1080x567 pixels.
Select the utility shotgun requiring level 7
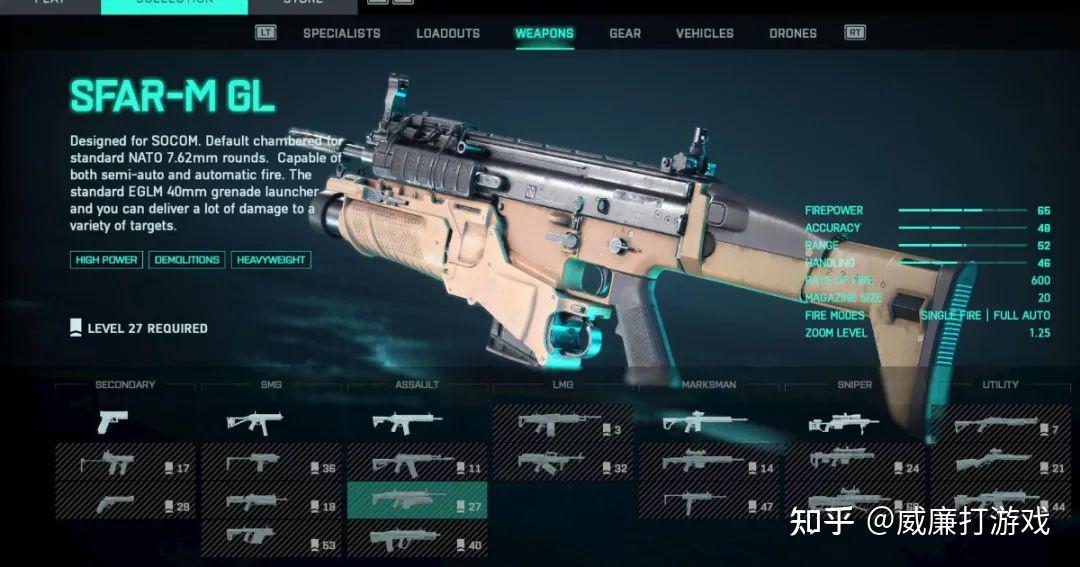click(x=1000, y=426)
